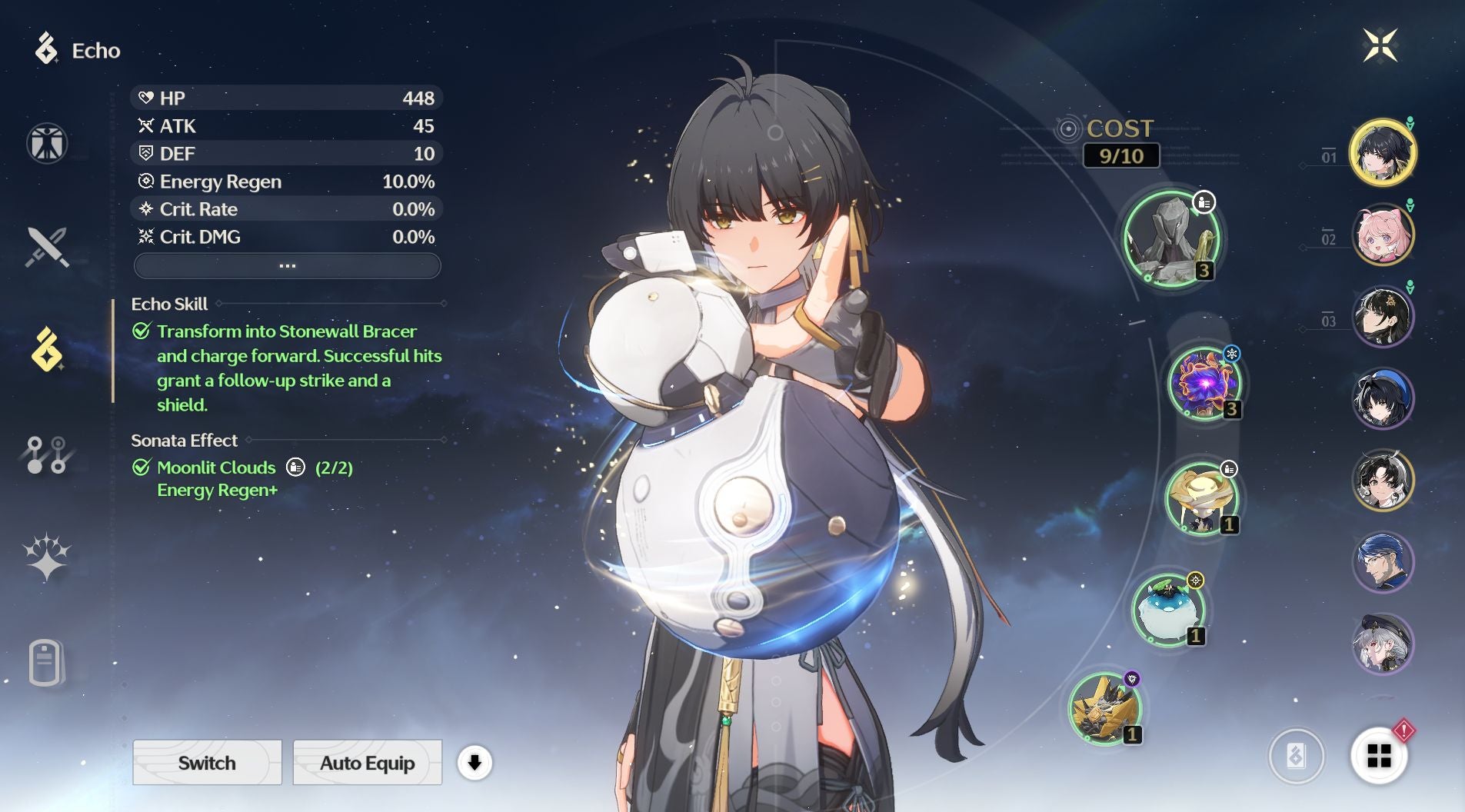
Task: Choose the blue-haired male character portrait
Action: point(1383,562)
